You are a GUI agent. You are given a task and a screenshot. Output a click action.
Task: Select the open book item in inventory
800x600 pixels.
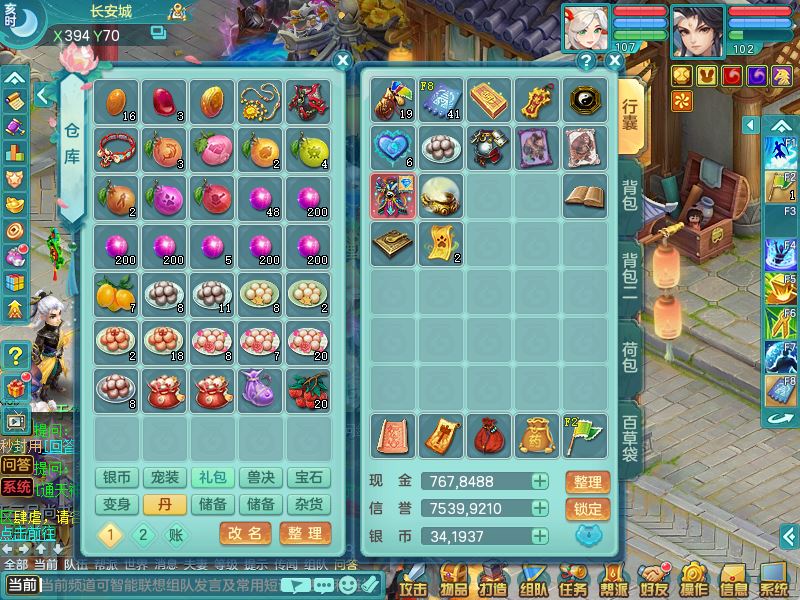pos(584,195)
